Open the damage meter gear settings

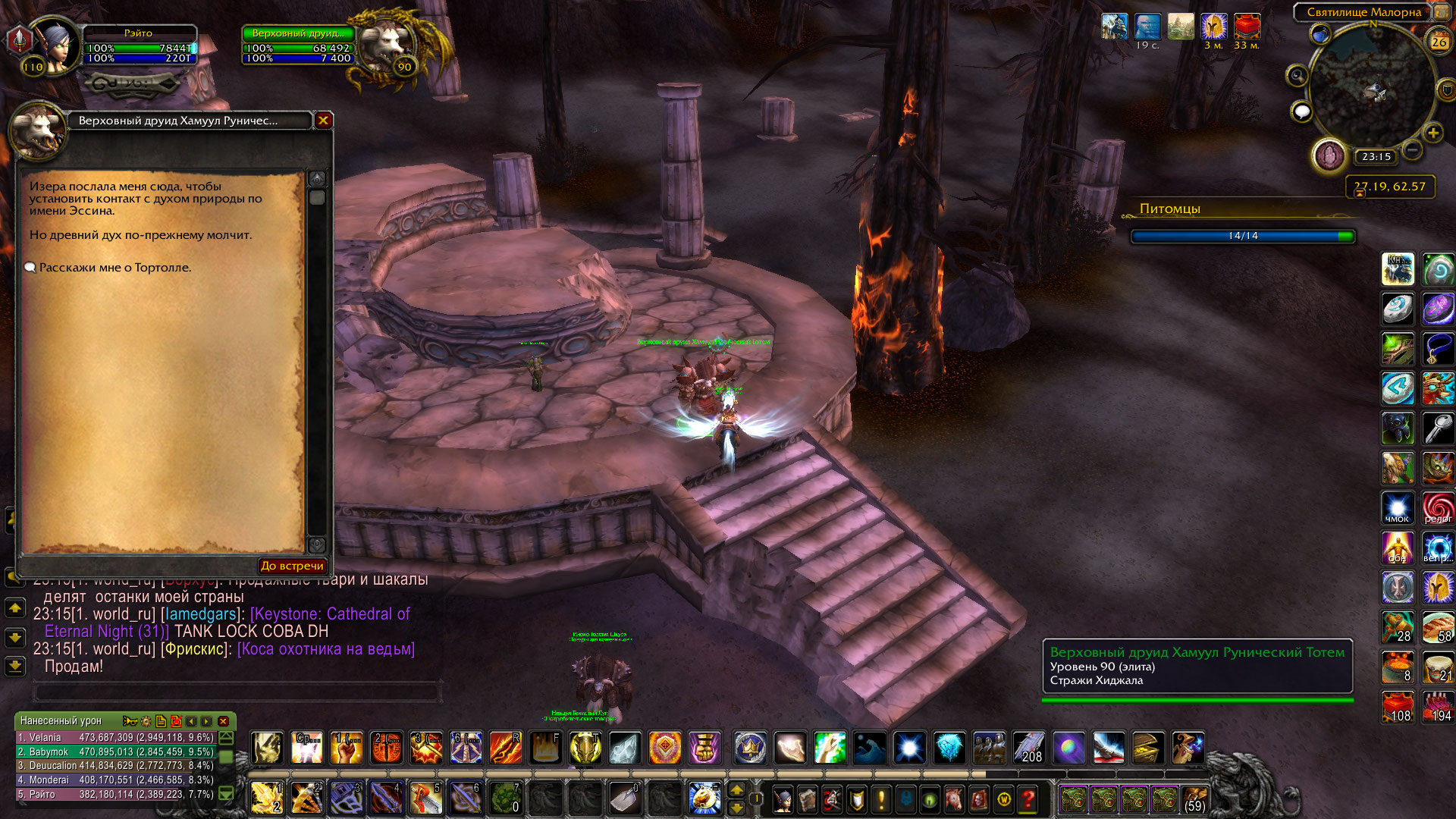coord(146,721)
